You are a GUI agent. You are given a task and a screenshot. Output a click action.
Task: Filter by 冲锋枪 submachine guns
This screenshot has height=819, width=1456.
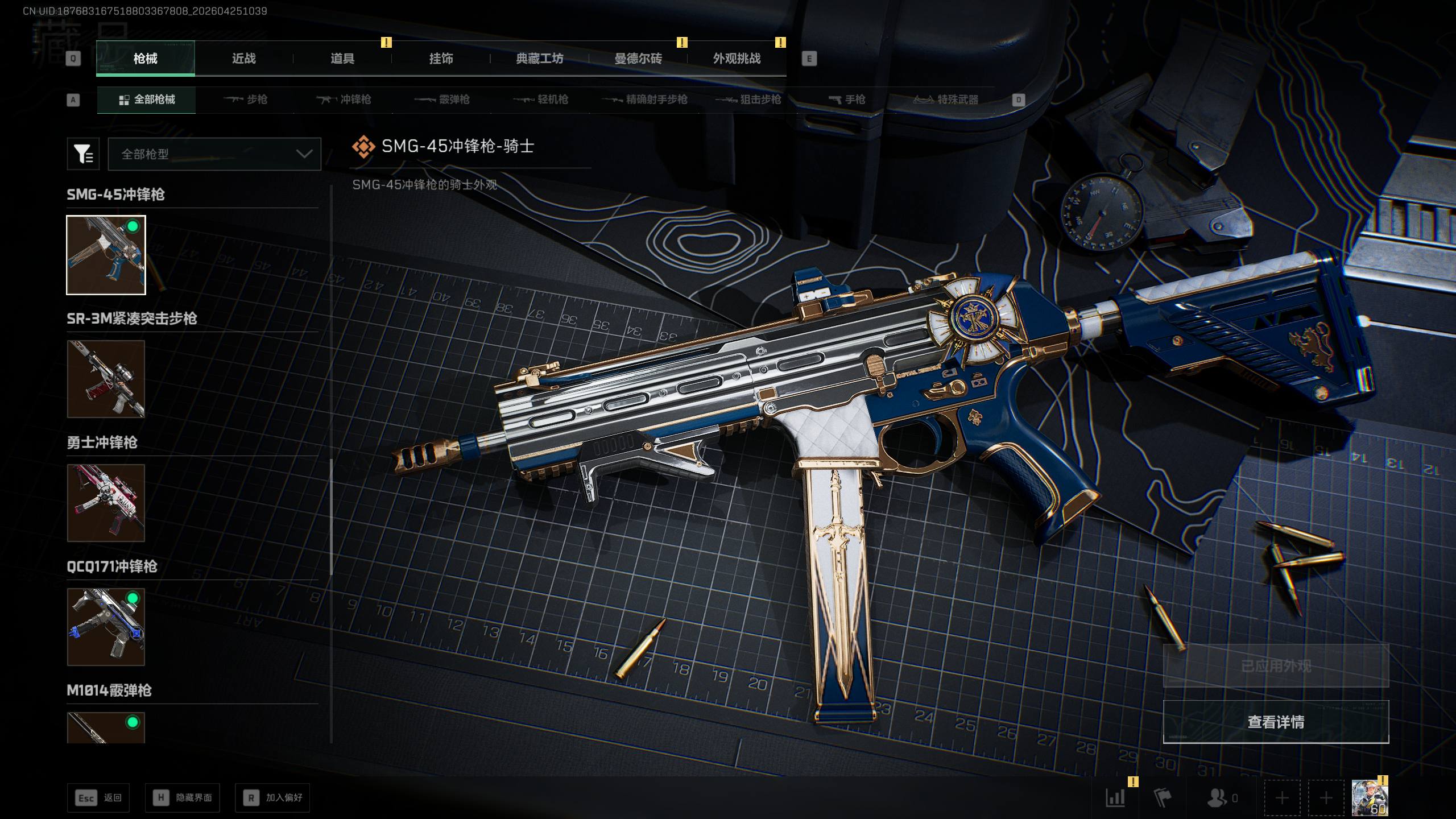point(344,100)
